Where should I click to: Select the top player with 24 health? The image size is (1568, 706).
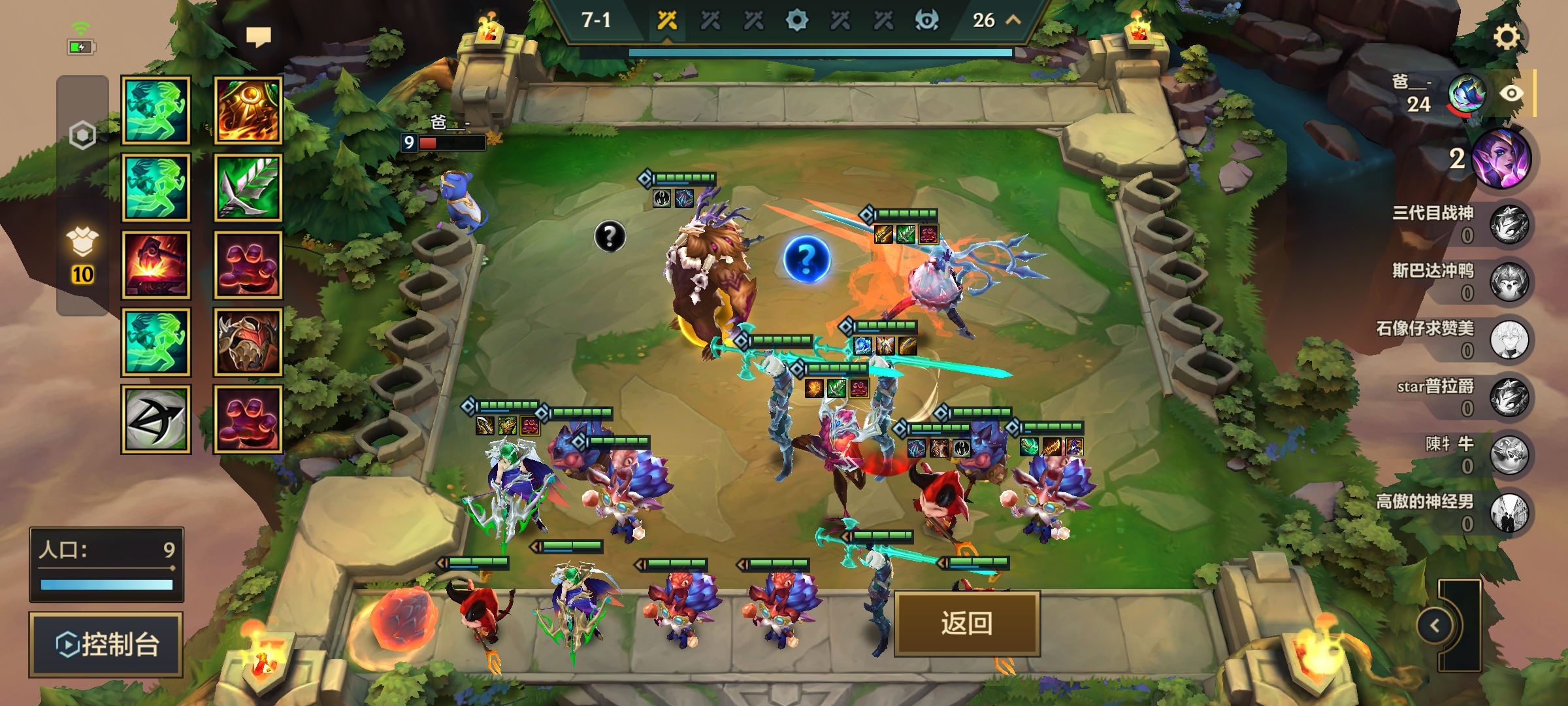pos(1467,95)
